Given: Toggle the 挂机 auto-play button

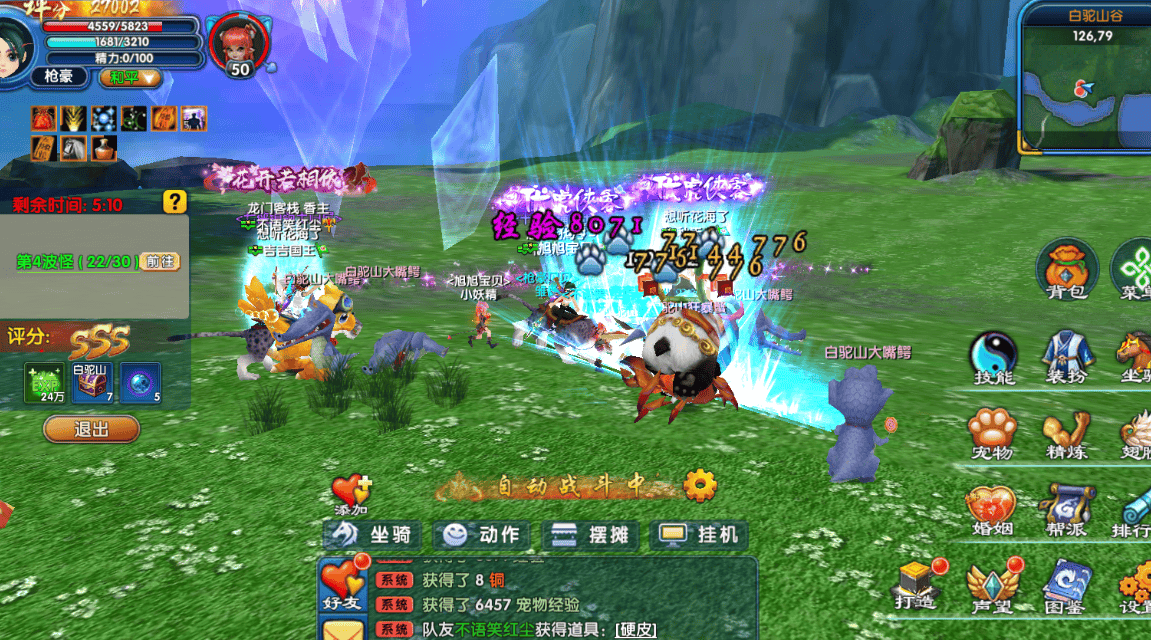Looking at the screenshot, I should pyautogui.click(x=700, y=535).
